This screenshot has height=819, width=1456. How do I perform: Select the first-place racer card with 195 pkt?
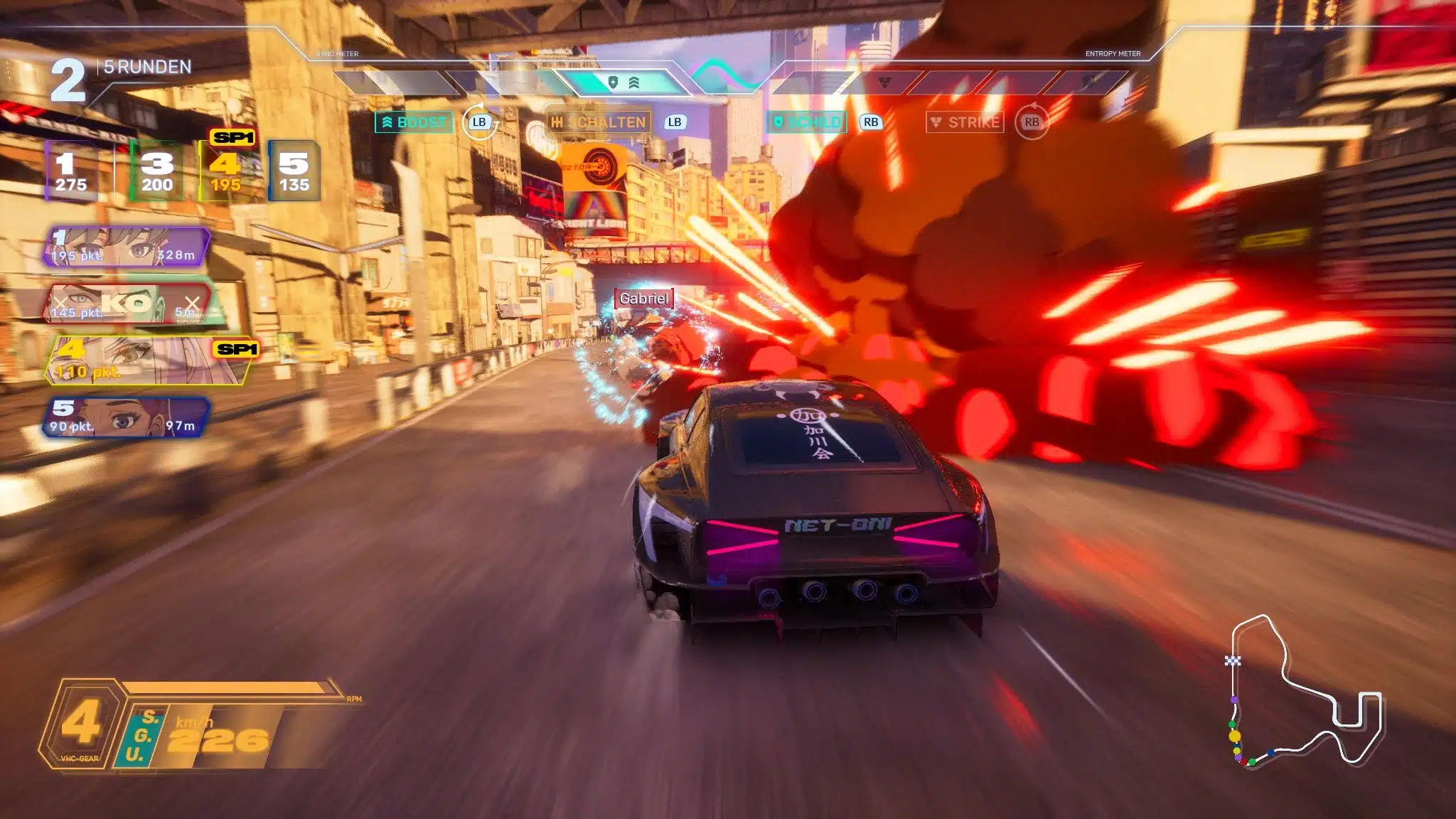click(127, 247)
